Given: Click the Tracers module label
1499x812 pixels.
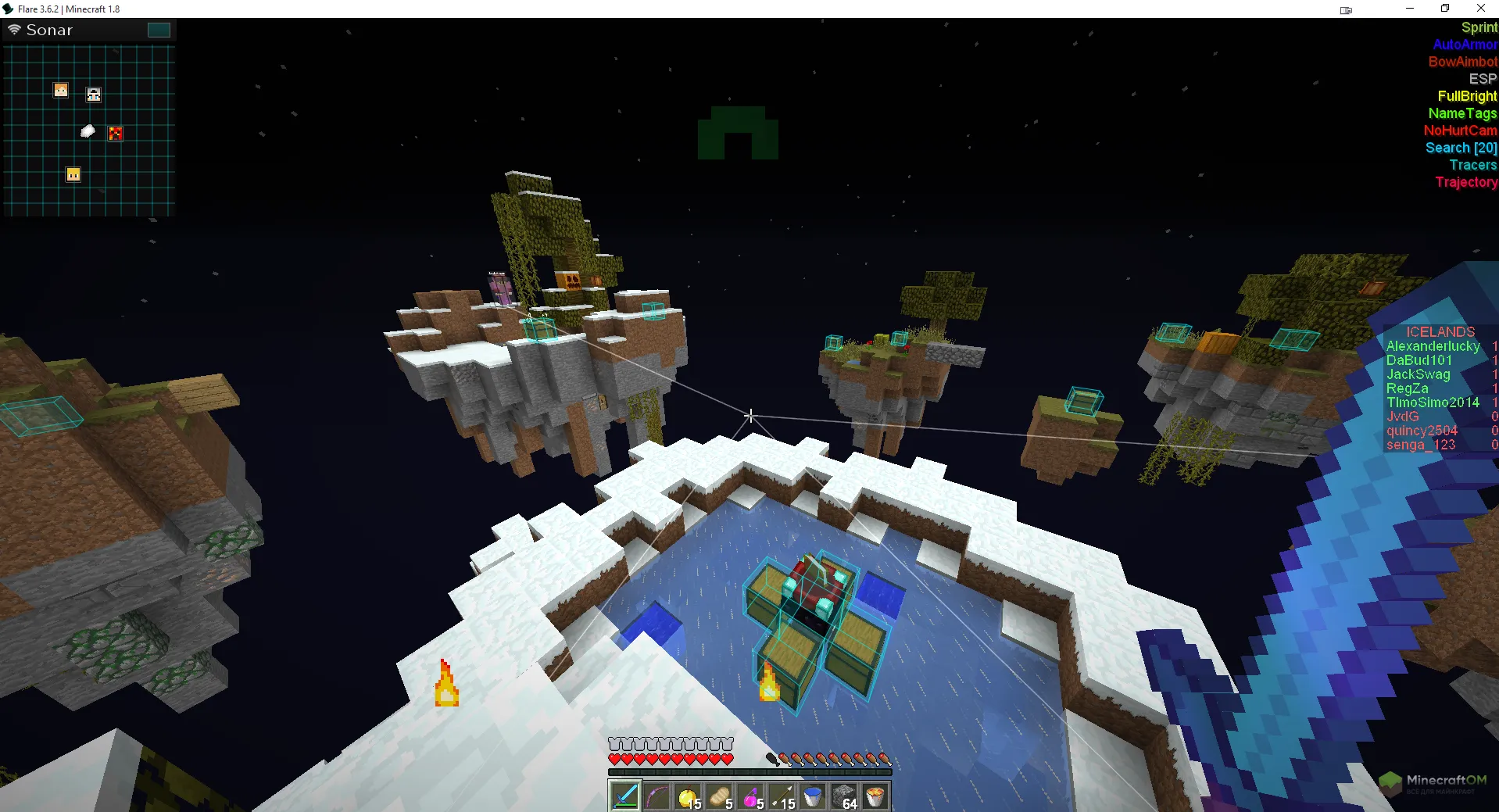Looking at the screenshot, I should pos(1472,165).
